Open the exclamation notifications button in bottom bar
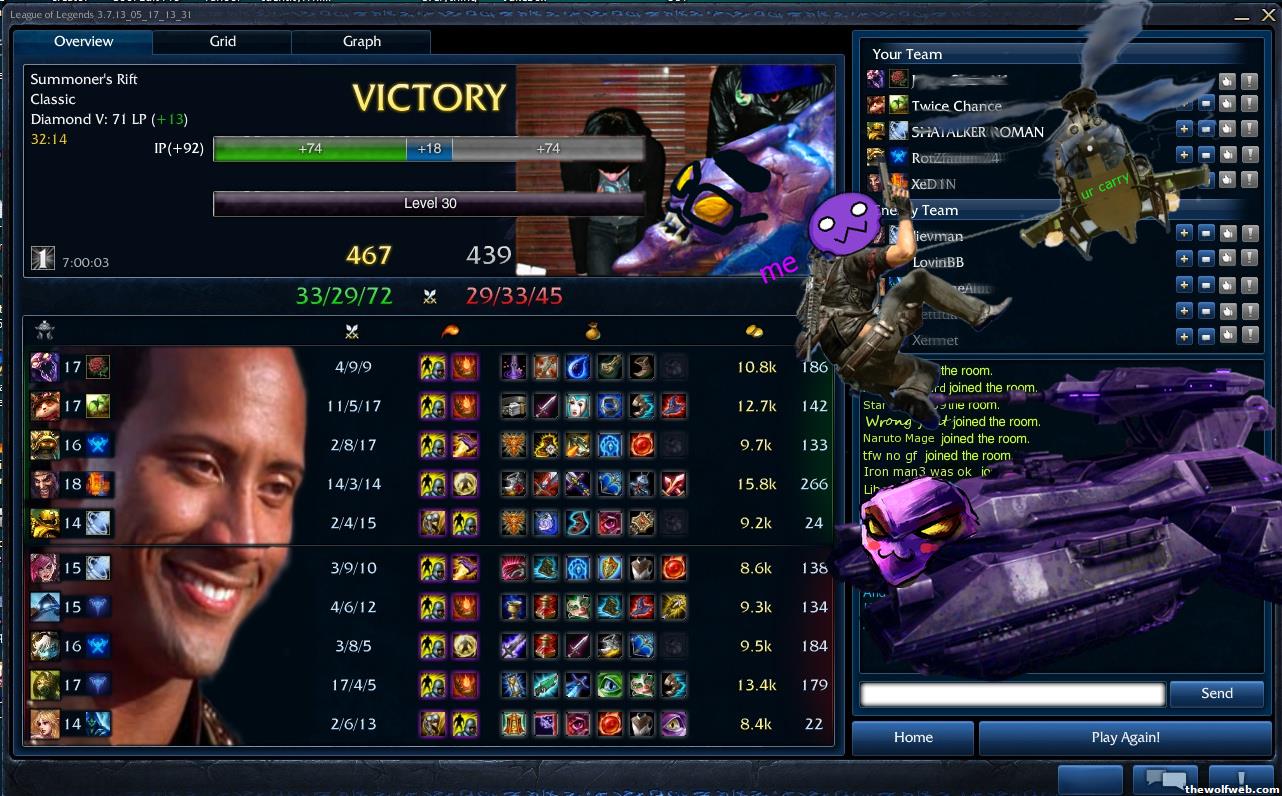Viewport: 1282px width, 796px height. (x=1240, y=779)
